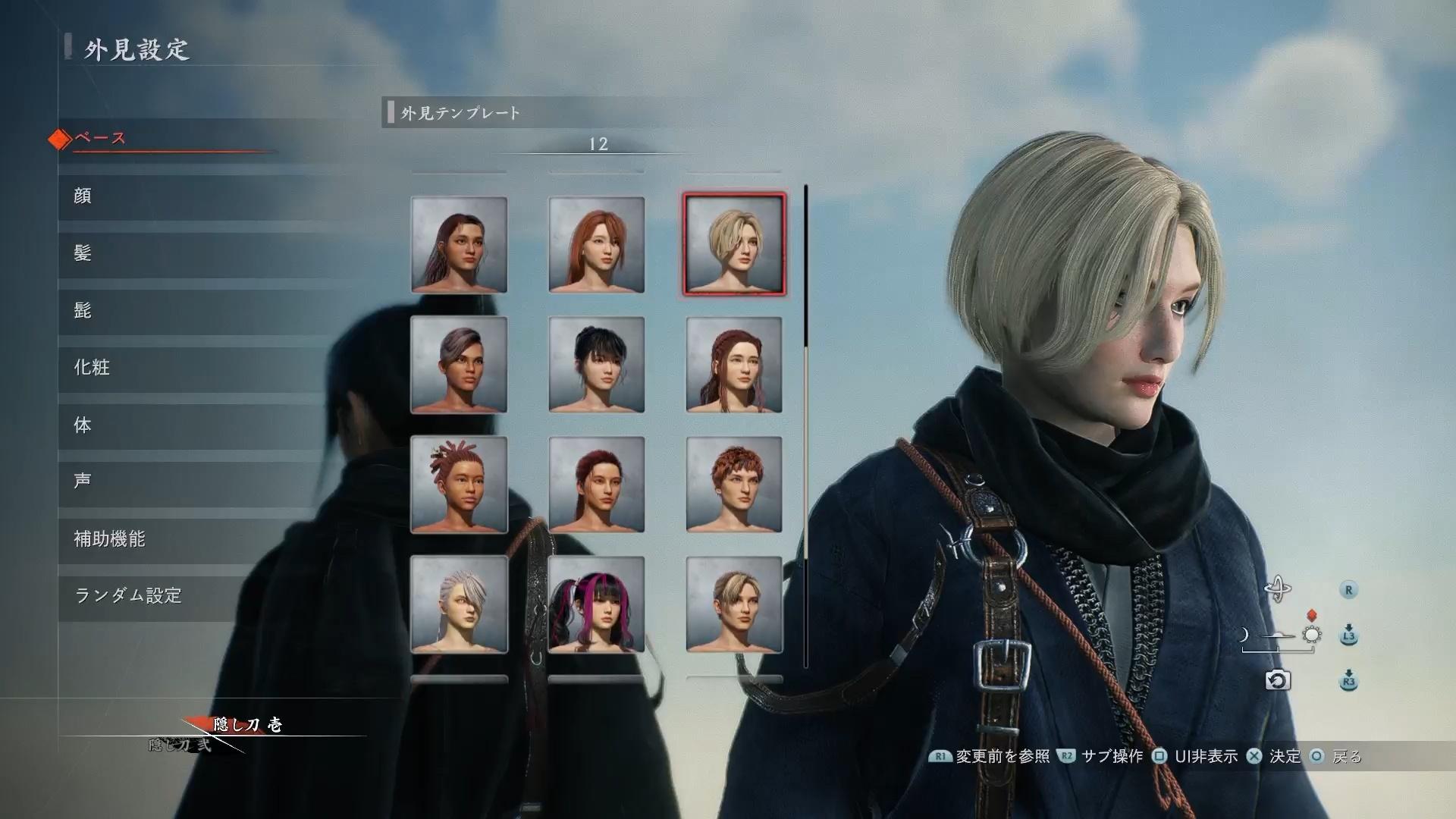1456x819 pixels.
Task: Choose the long orange hair template
Action: pos(596,244)
